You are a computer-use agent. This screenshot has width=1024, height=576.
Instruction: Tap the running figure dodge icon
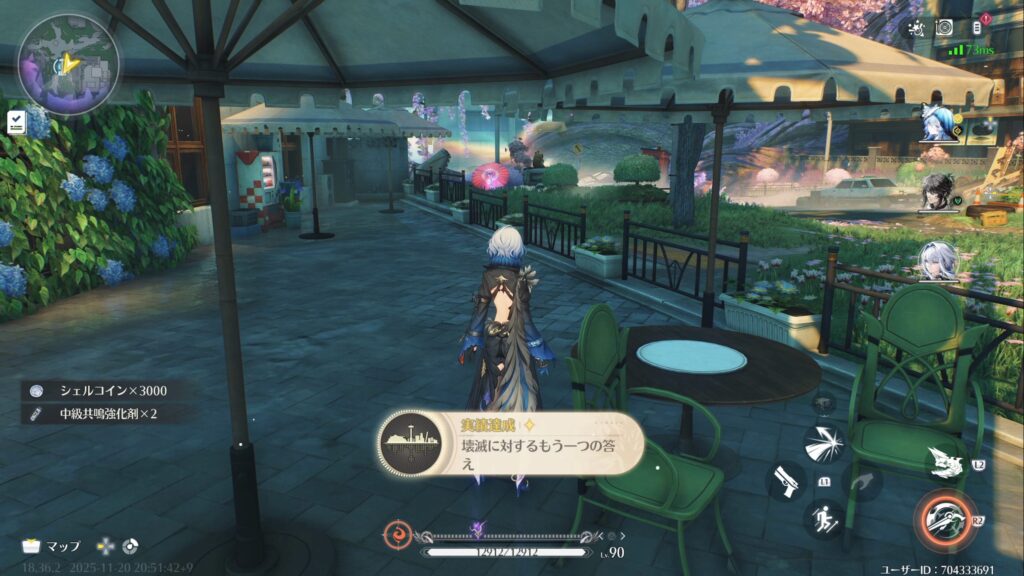(x=824, y=519)
